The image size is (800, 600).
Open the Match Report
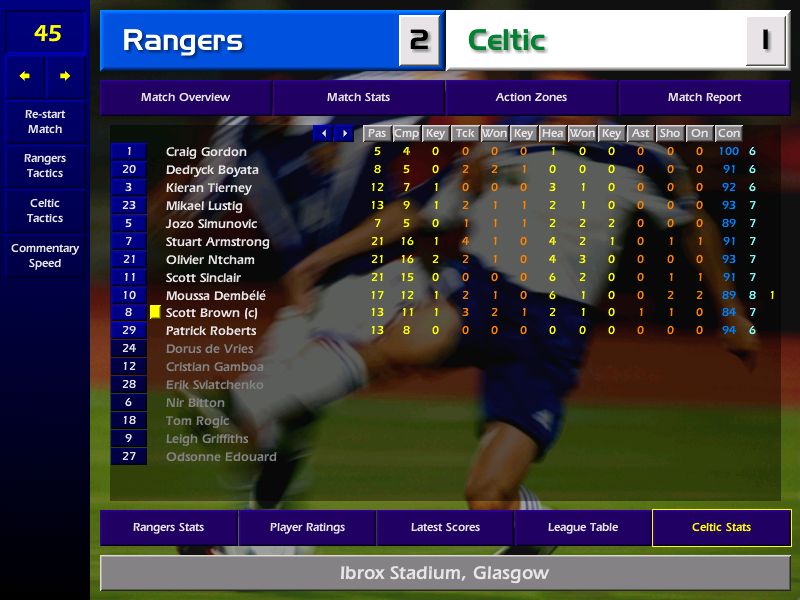(x=704, y=97)
